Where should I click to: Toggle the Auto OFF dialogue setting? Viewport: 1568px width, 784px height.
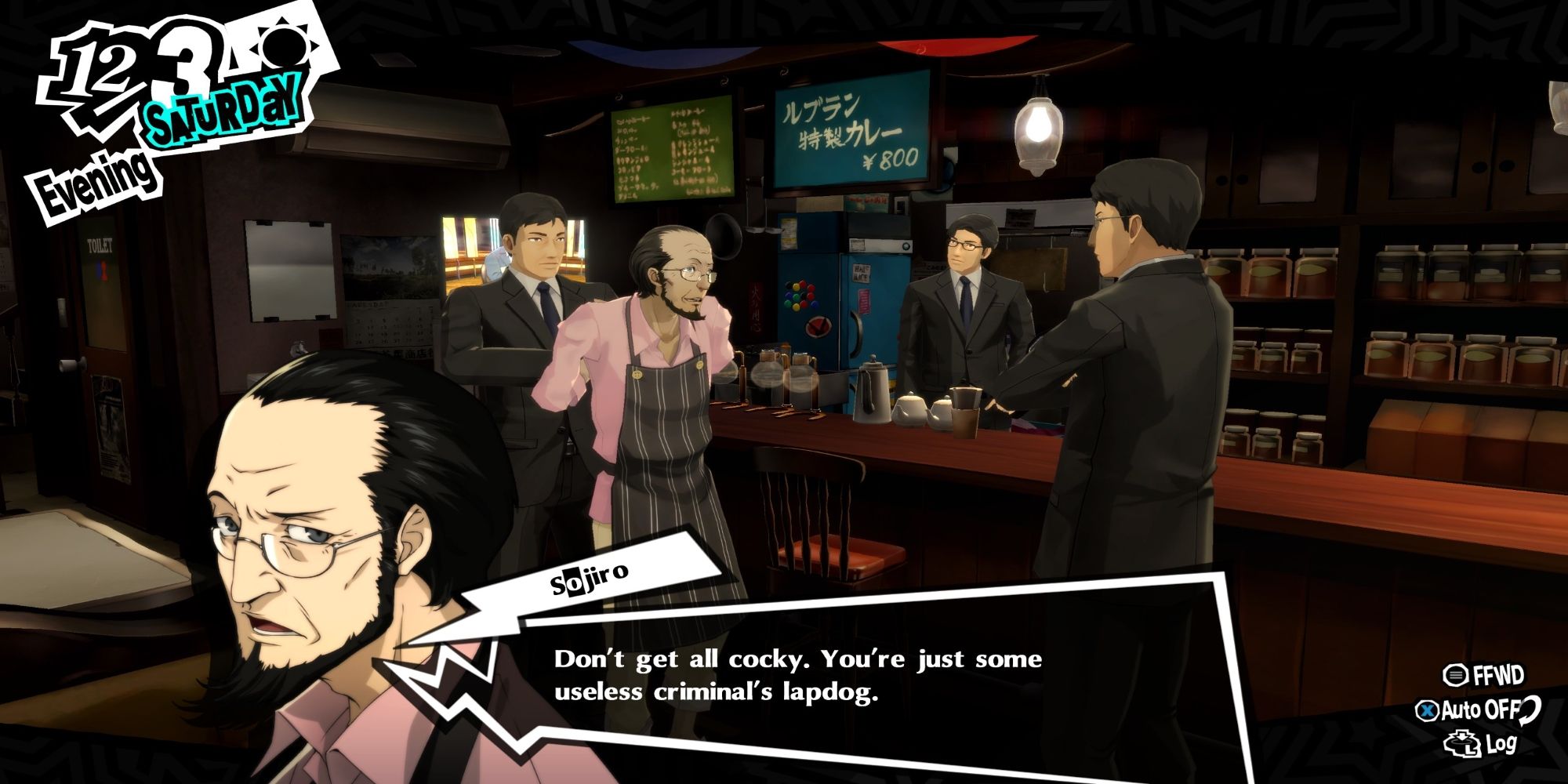[1478, 710]
